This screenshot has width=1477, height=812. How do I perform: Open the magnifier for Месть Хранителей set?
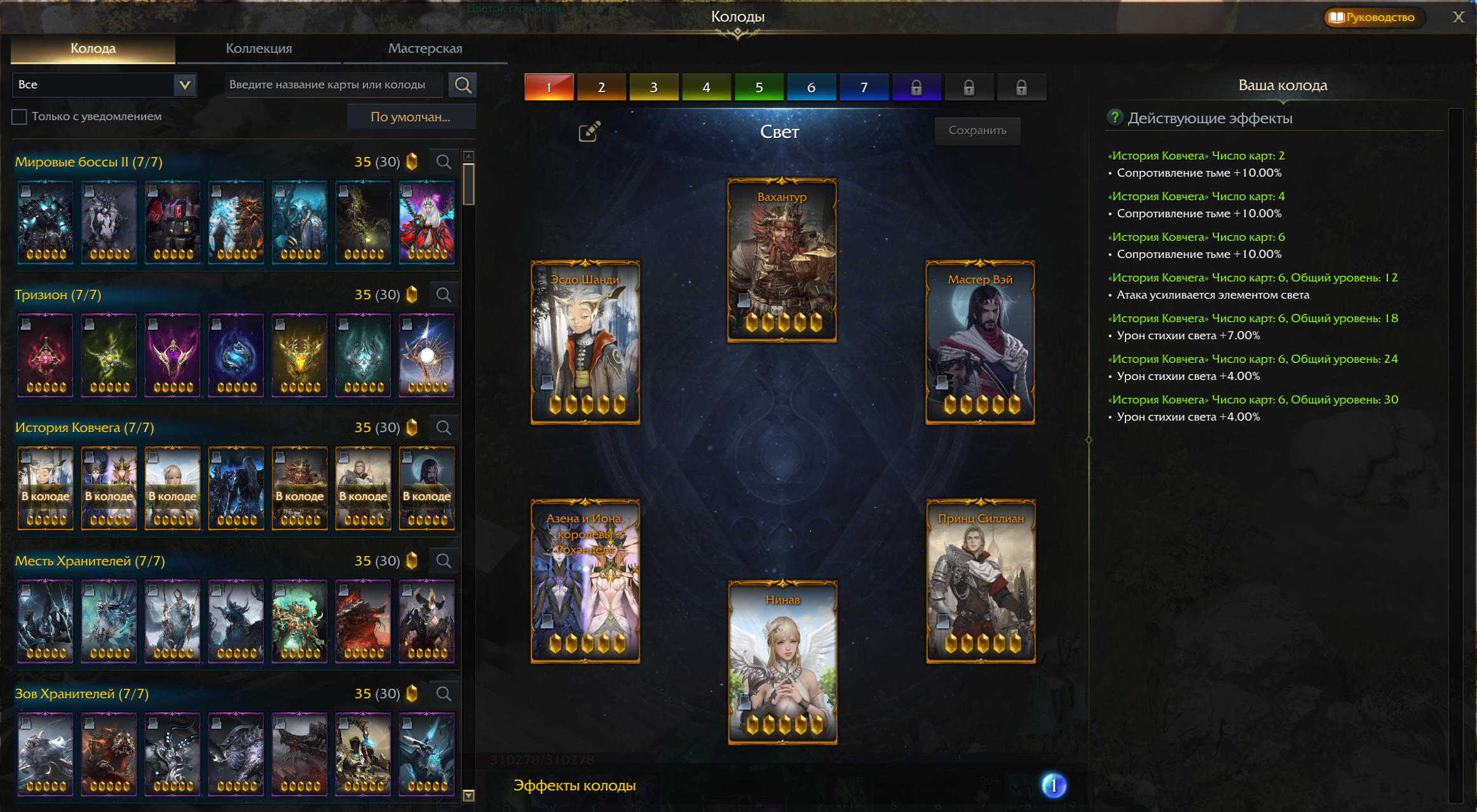click(444, 560)
